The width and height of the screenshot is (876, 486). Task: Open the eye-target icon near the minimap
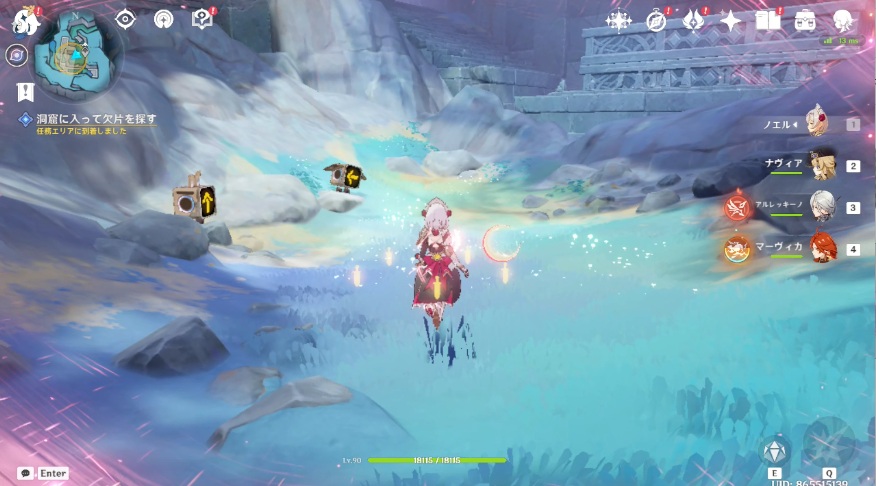pos(126,18)
